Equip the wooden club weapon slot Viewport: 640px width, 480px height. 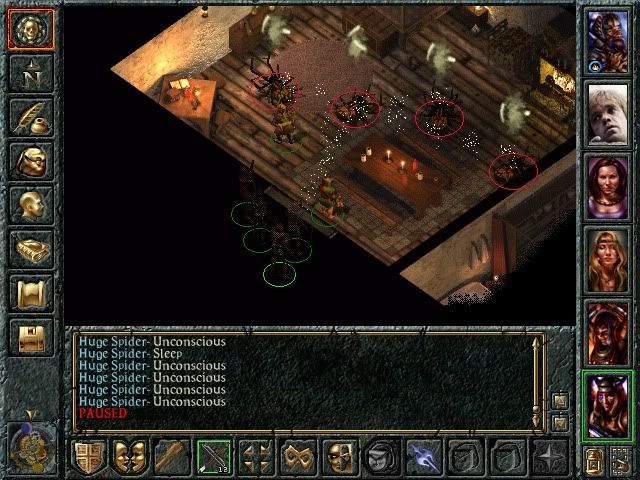[x=172, y=456]
